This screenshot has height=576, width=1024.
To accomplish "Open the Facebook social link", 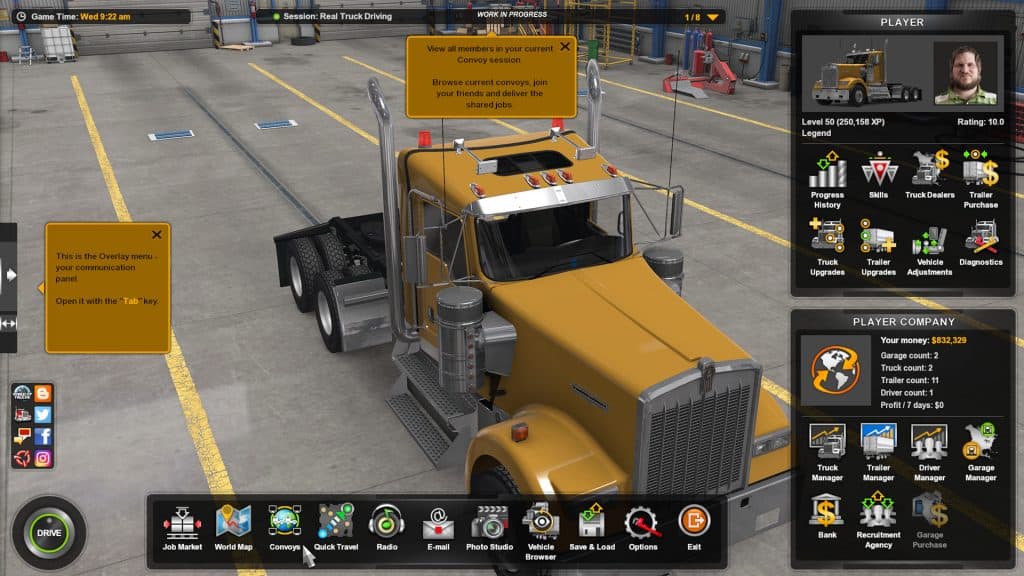I will click(43, 436).
